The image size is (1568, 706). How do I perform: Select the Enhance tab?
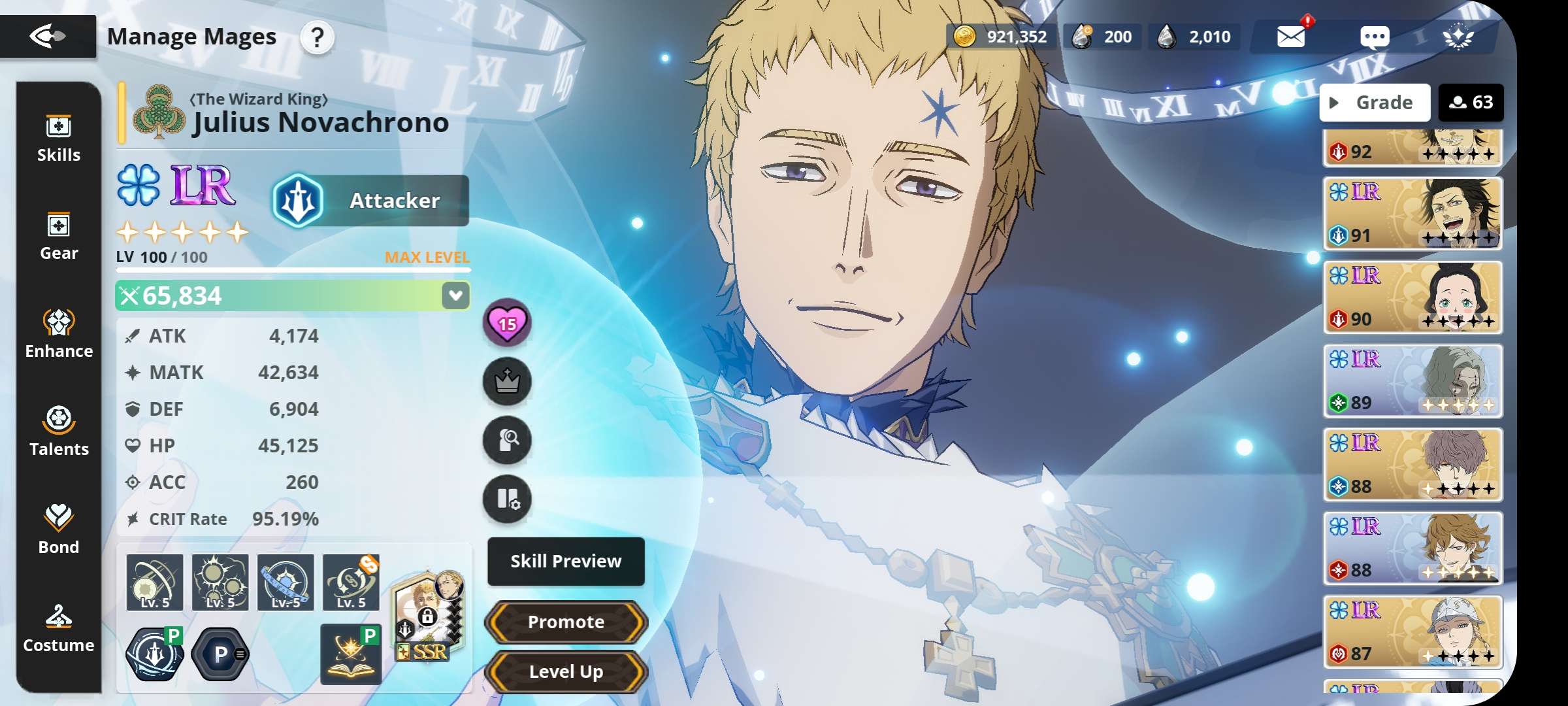[x=59, y=335]
